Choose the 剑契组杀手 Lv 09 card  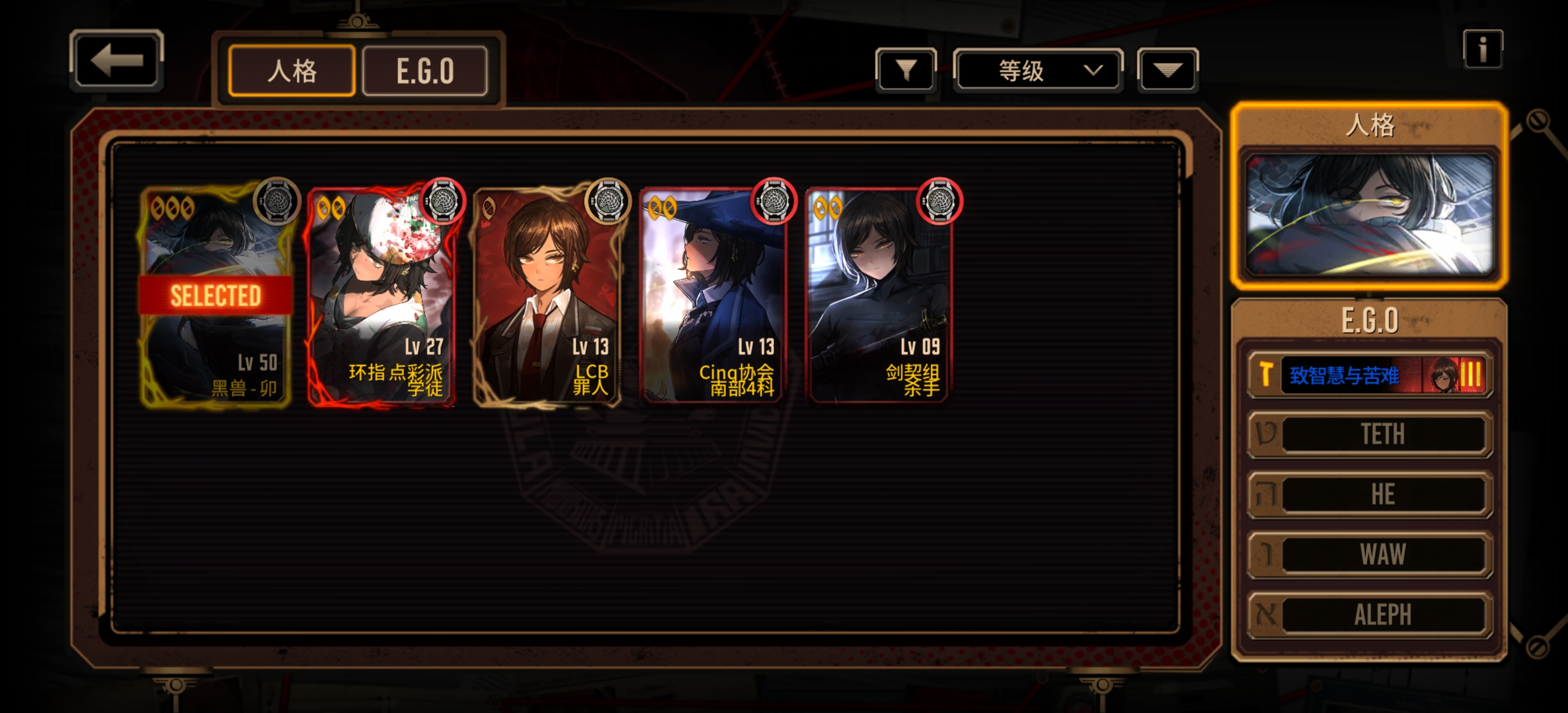tap(879, 297)
